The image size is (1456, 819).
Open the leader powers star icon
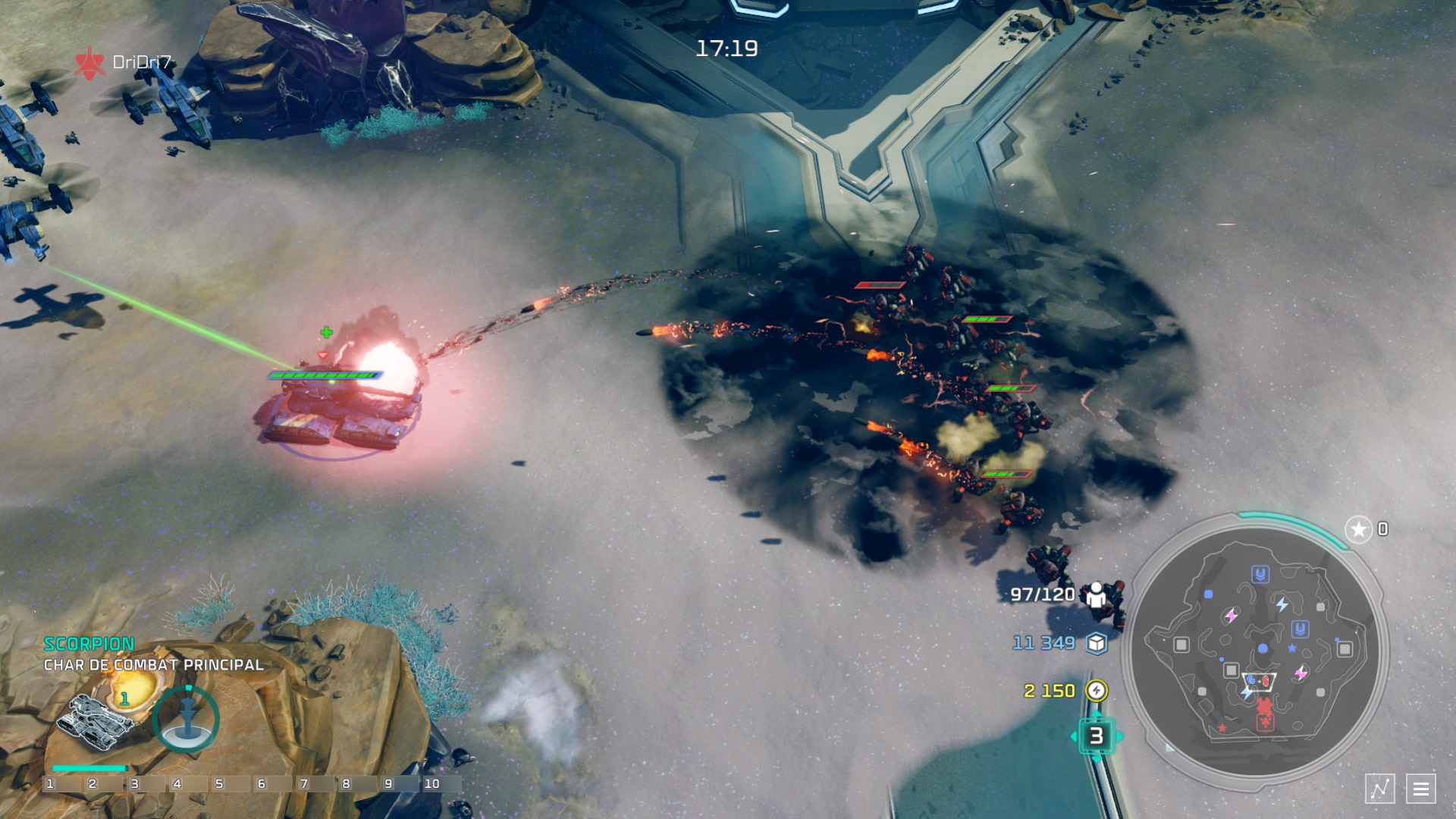pyautogui.click(x=1358, y=529)
